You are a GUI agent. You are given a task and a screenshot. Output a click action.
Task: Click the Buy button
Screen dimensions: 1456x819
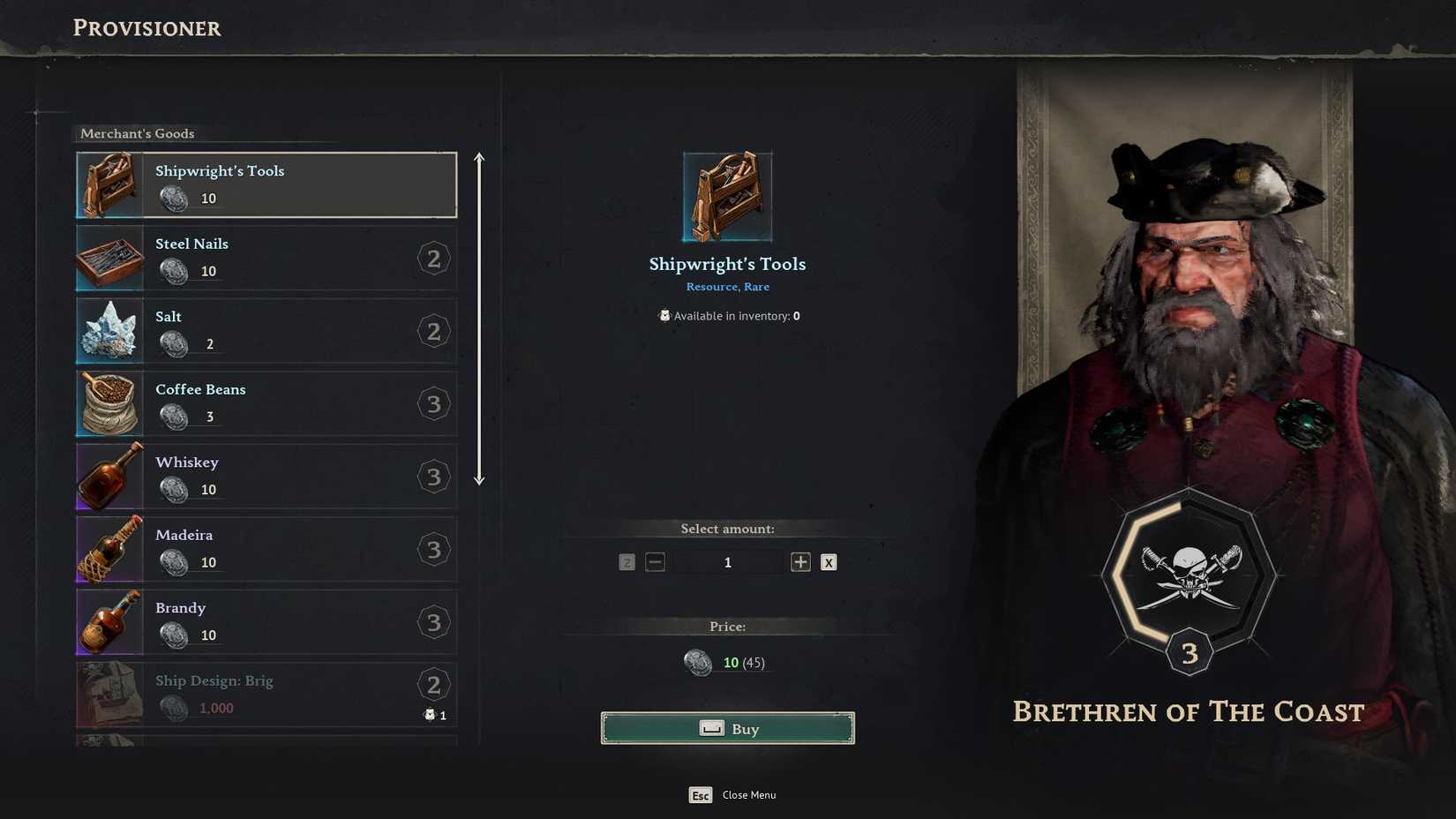[727, 728]
